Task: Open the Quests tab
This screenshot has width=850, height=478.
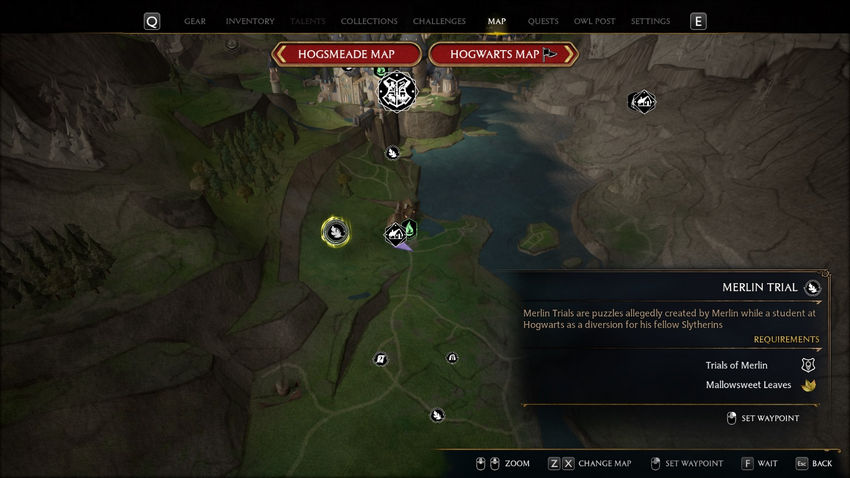Action: point(543,21)
